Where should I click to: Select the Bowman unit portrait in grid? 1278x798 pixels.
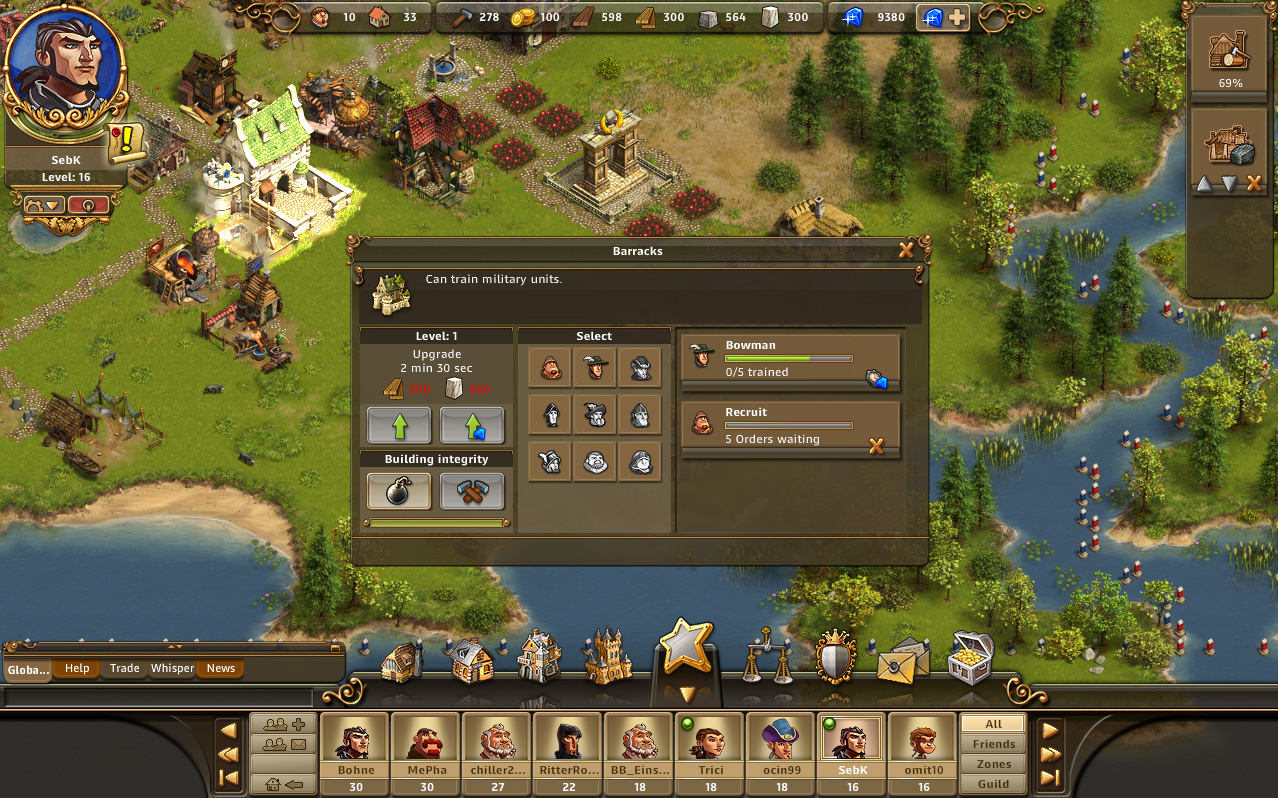[595, 367]
